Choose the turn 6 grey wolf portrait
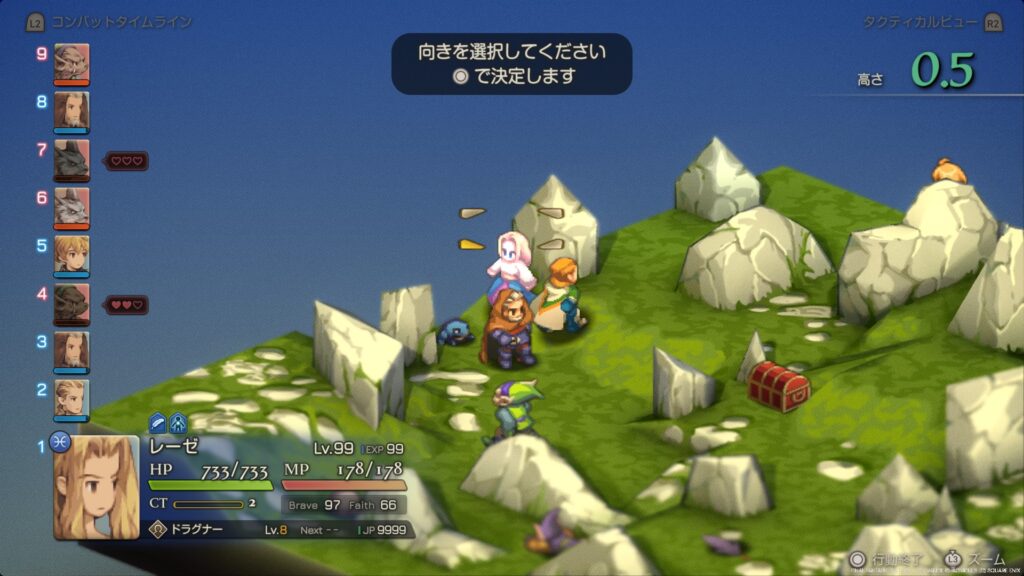Viewport: 1024px width, 576px height. 71,205
